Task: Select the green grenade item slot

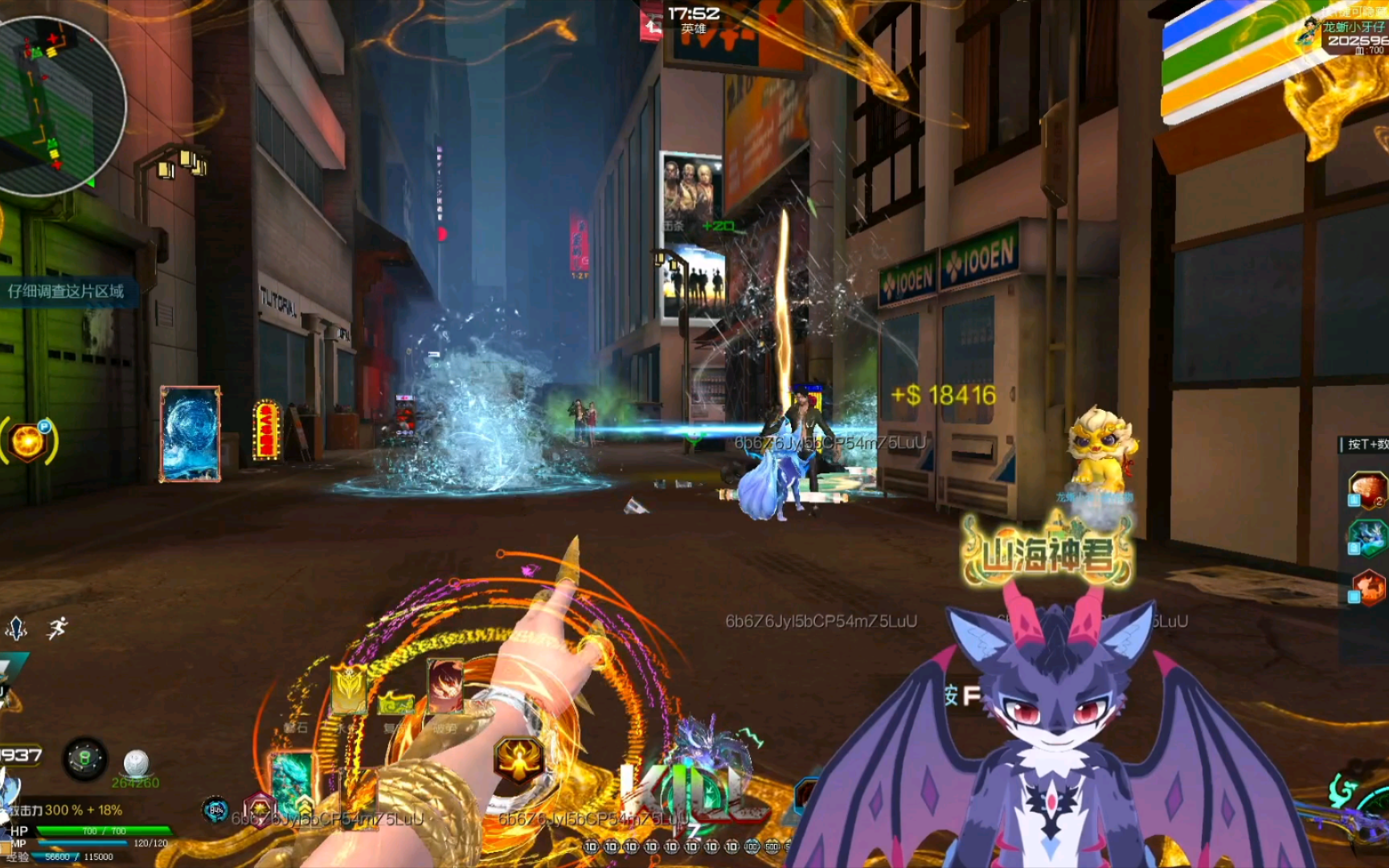Action: pyautogui.click(x=85, y=758)
